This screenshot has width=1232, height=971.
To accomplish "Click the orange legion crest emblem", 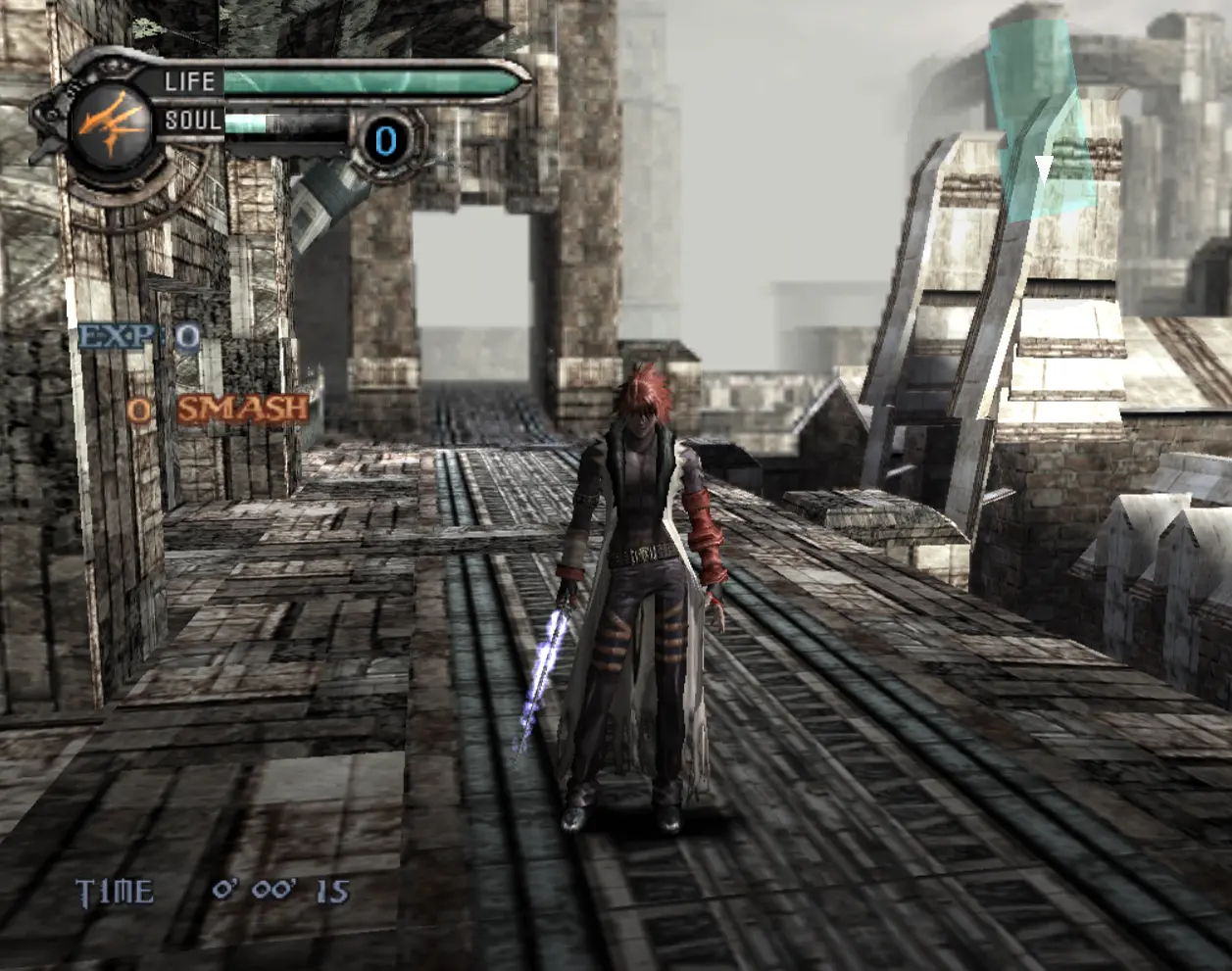I will (113, 124).
